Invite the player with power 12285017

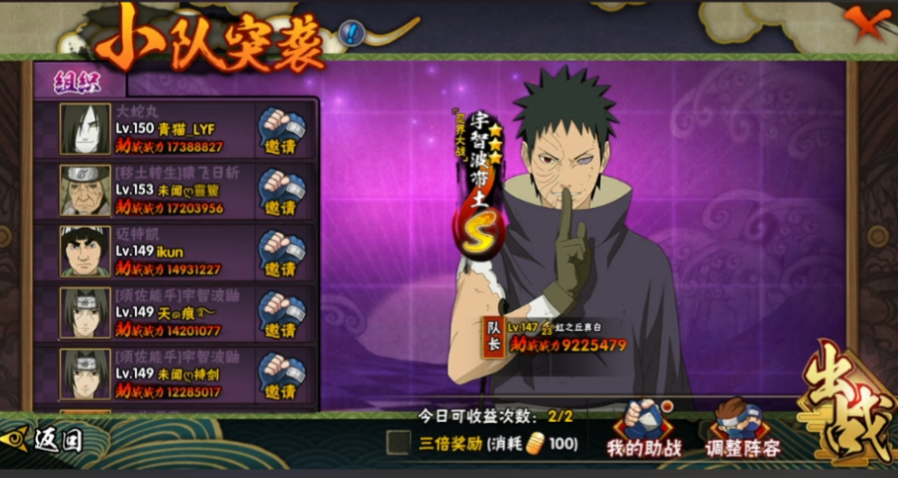pyautogui.click(x=281, y=374)
